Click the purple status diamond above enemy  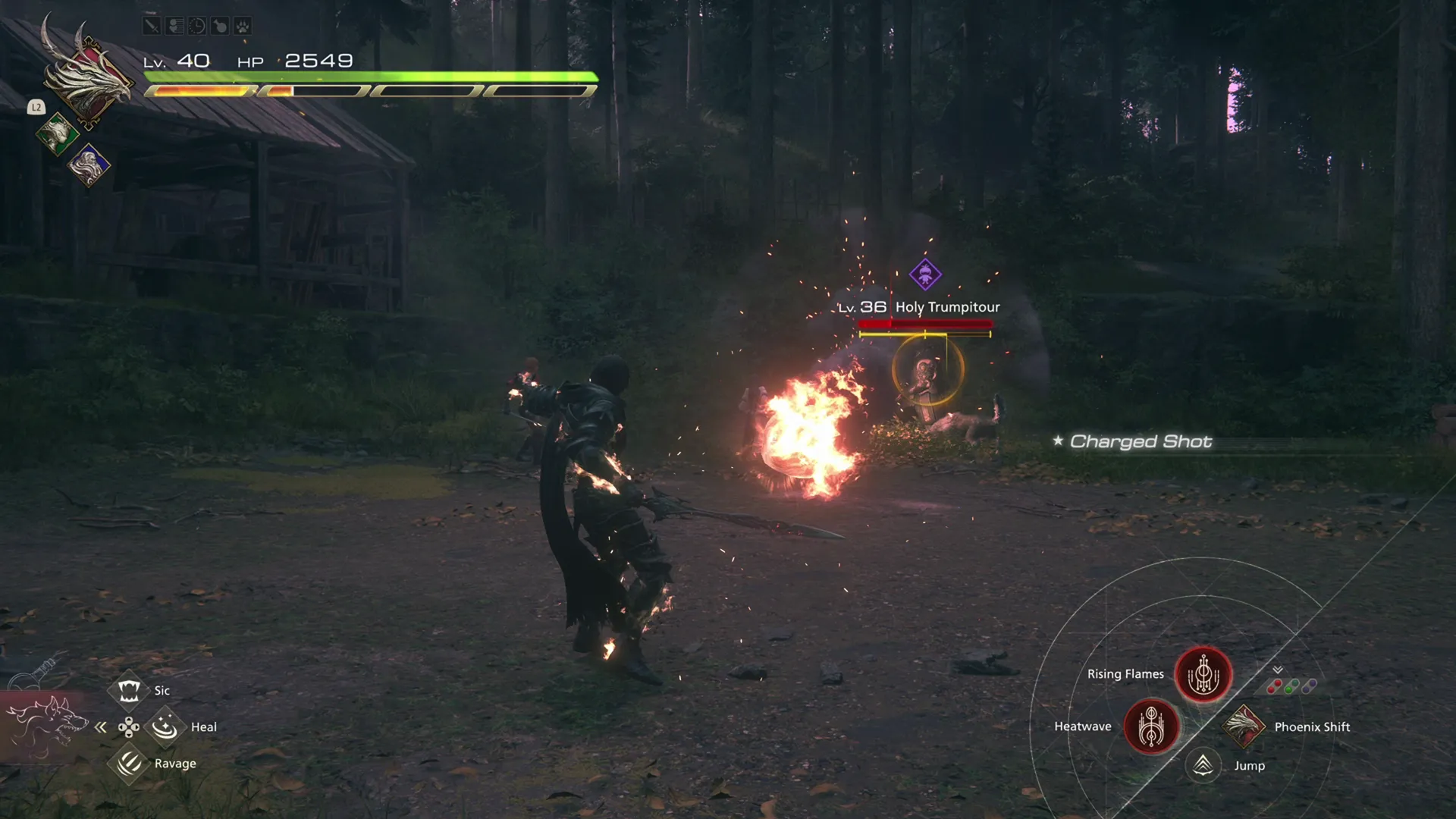pyautogui.click(x=926, y=275)
